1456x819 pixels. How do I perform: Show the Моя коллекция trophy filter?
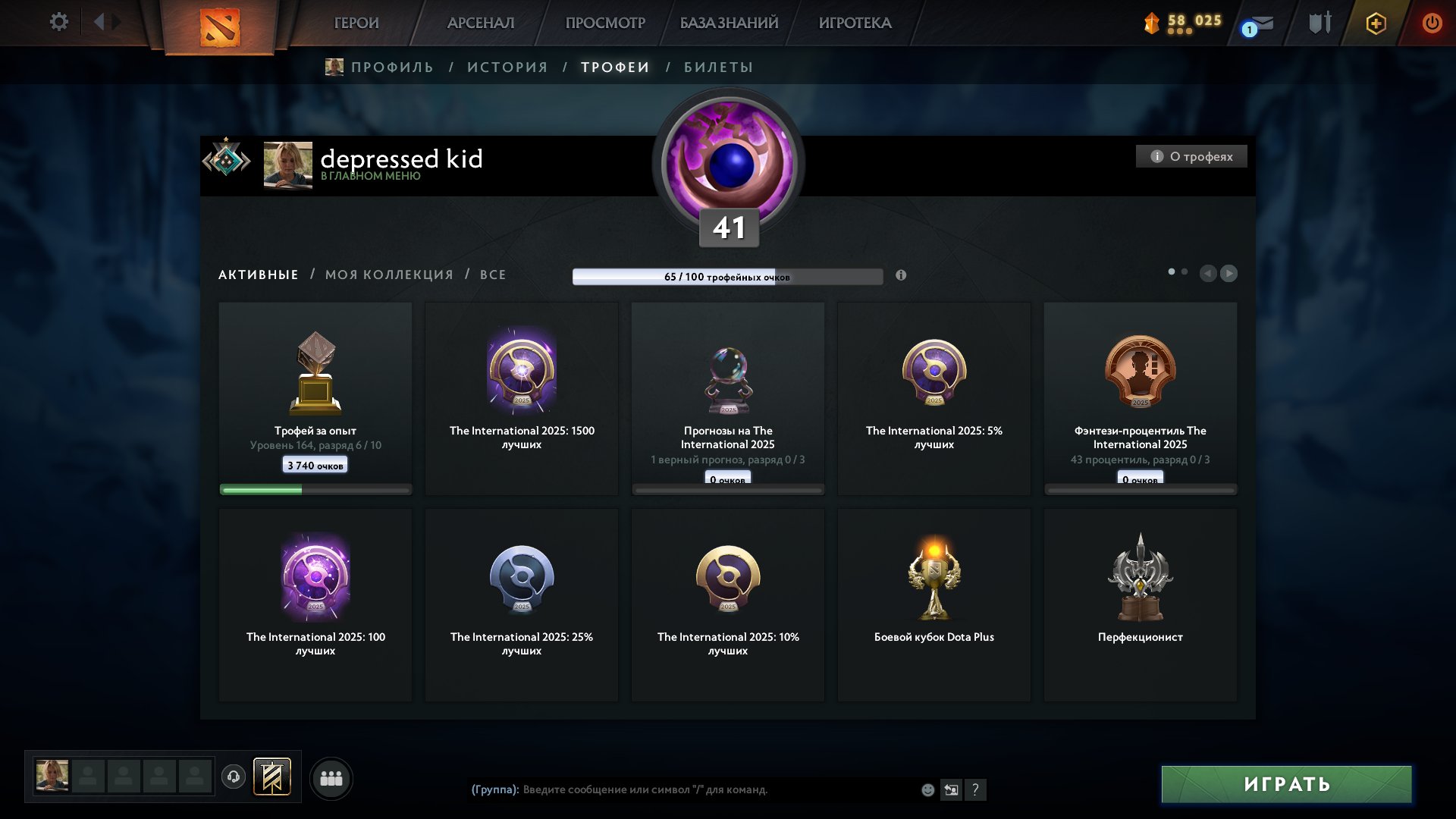pos(389,275)
